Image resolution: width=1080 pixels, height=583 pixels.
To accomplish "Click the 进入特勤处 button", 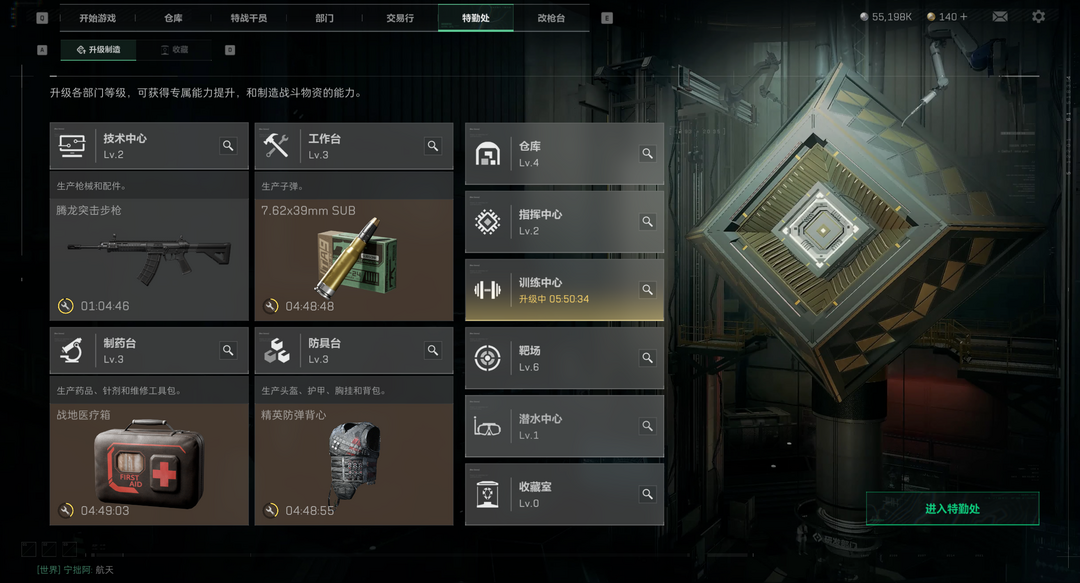I will 952,509.
